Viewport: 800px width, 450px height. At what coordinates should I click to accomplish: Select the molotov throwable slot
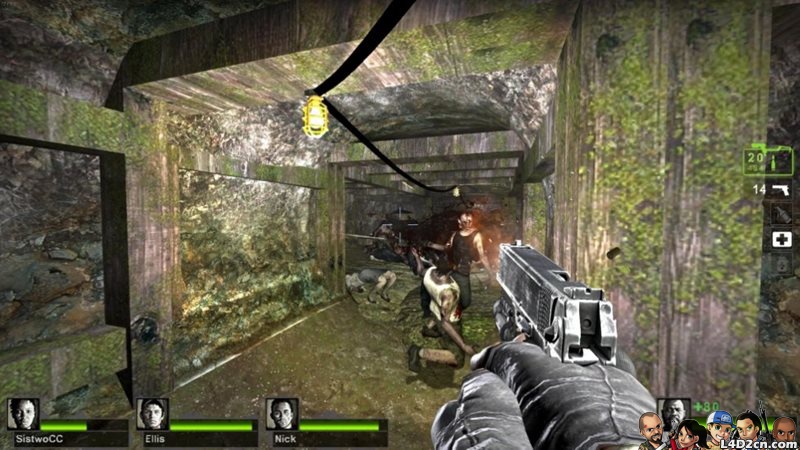779,214
